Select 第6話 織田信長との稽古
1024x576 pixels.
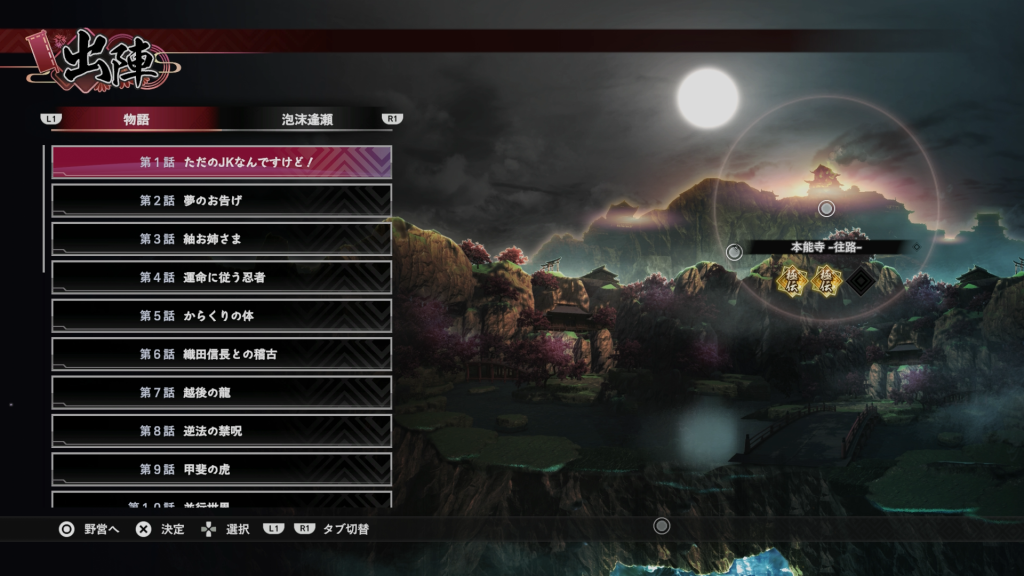[221, 354]
